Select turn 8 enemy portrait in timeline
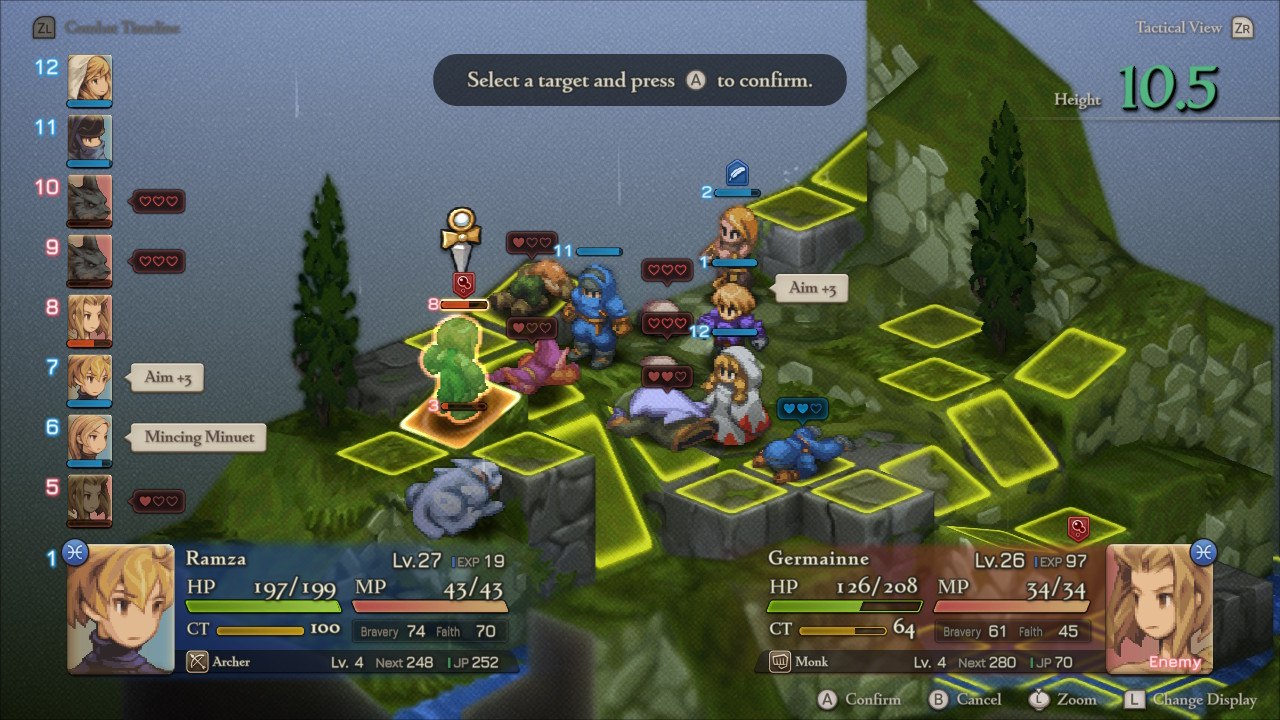The image size is (1280, 720). pyautogui.click(x=89, y=318)
